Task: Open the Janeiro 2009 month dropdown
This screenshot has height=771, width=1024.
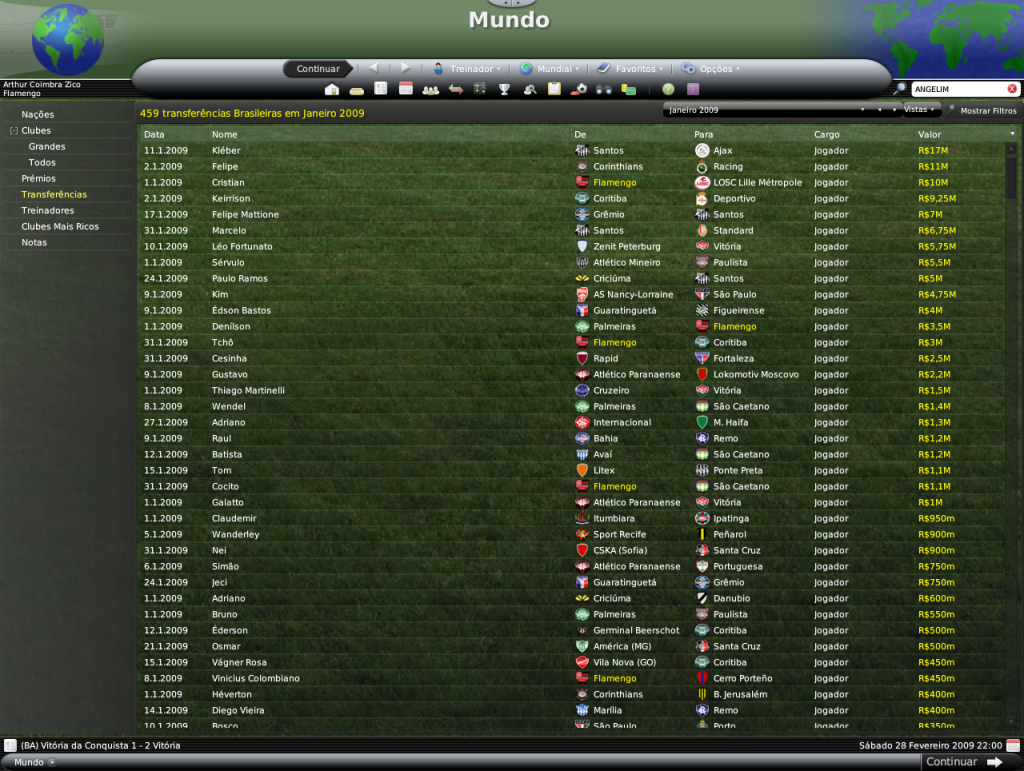Action: point(763,109)
